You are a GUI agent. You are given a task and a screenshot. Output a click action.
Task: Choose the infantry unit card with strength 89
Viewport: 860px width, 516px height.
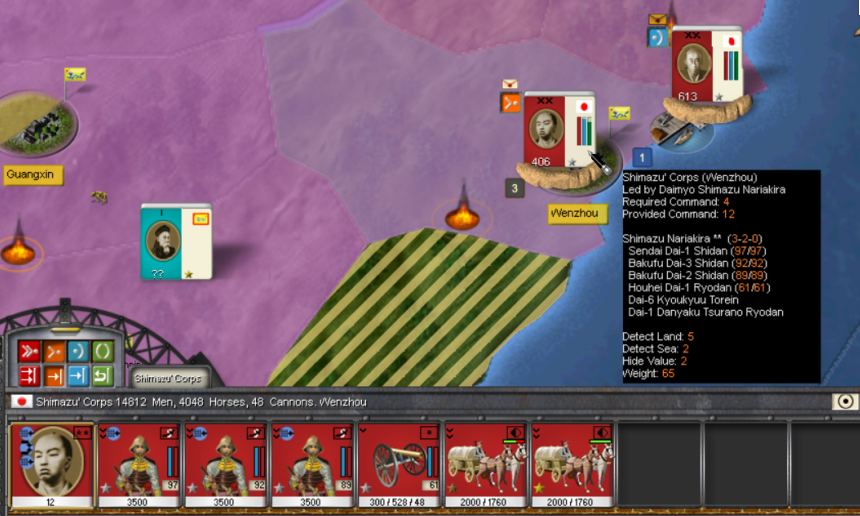pyautogui.click(x=313, y=465)
